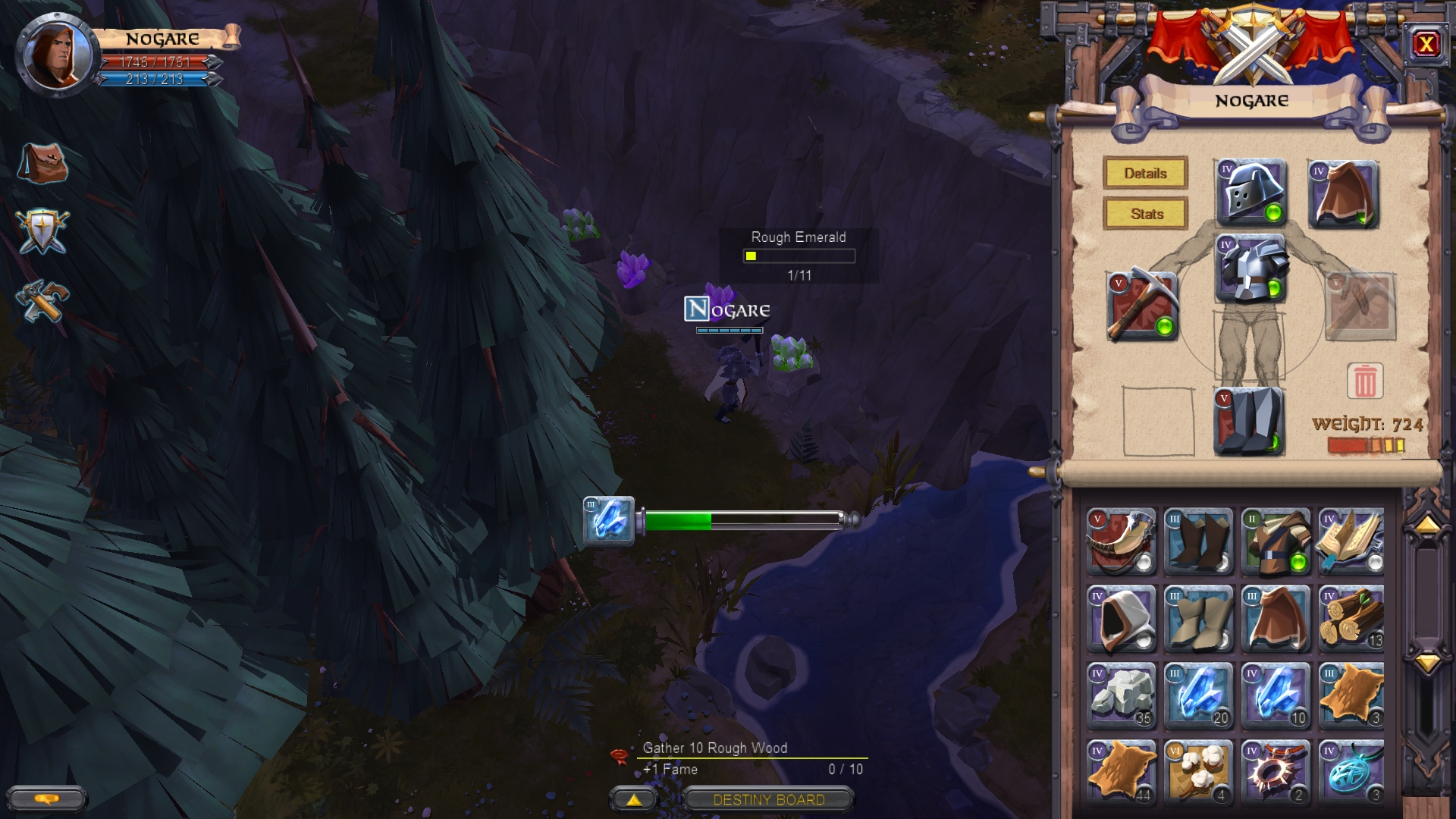1456x819 pixels.
Task: Click the upper scroll arrow on inventory panel
Action: (1429, 522)
